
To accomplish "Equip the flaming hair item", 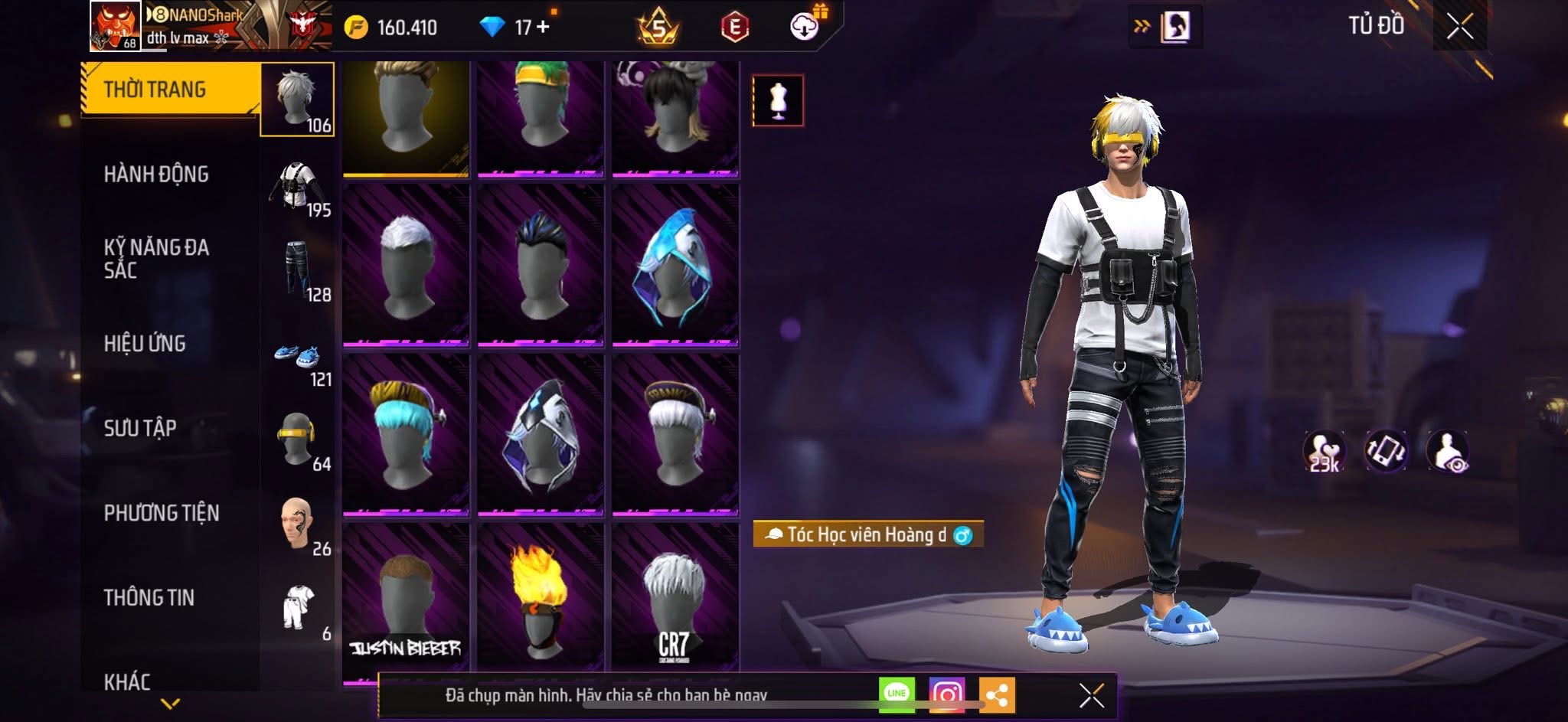I will point(541,597).
